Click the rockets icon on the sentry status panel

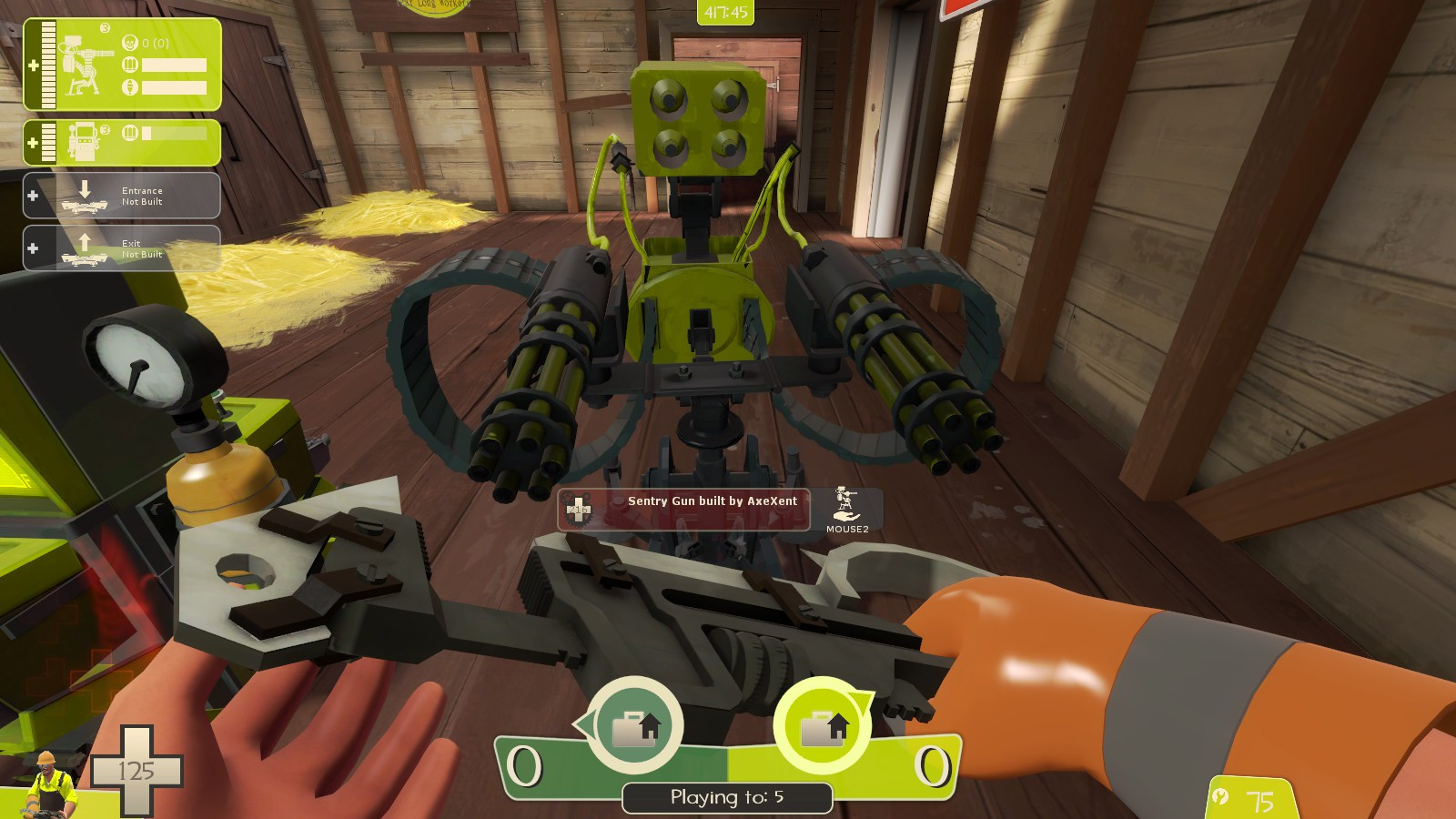click(x=130, y=86)
